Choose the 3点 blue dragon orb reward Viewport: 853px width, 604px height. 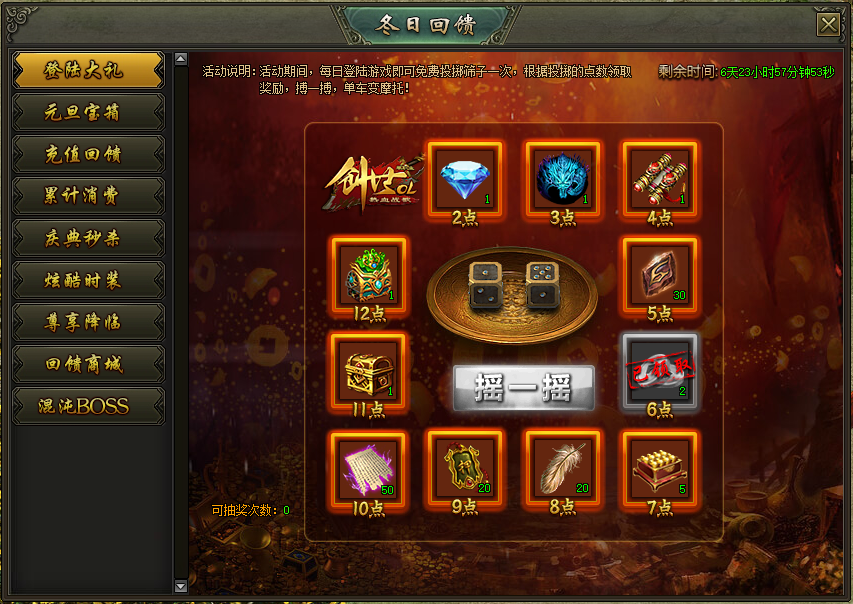pyautogui.click(x=561, y=177)
